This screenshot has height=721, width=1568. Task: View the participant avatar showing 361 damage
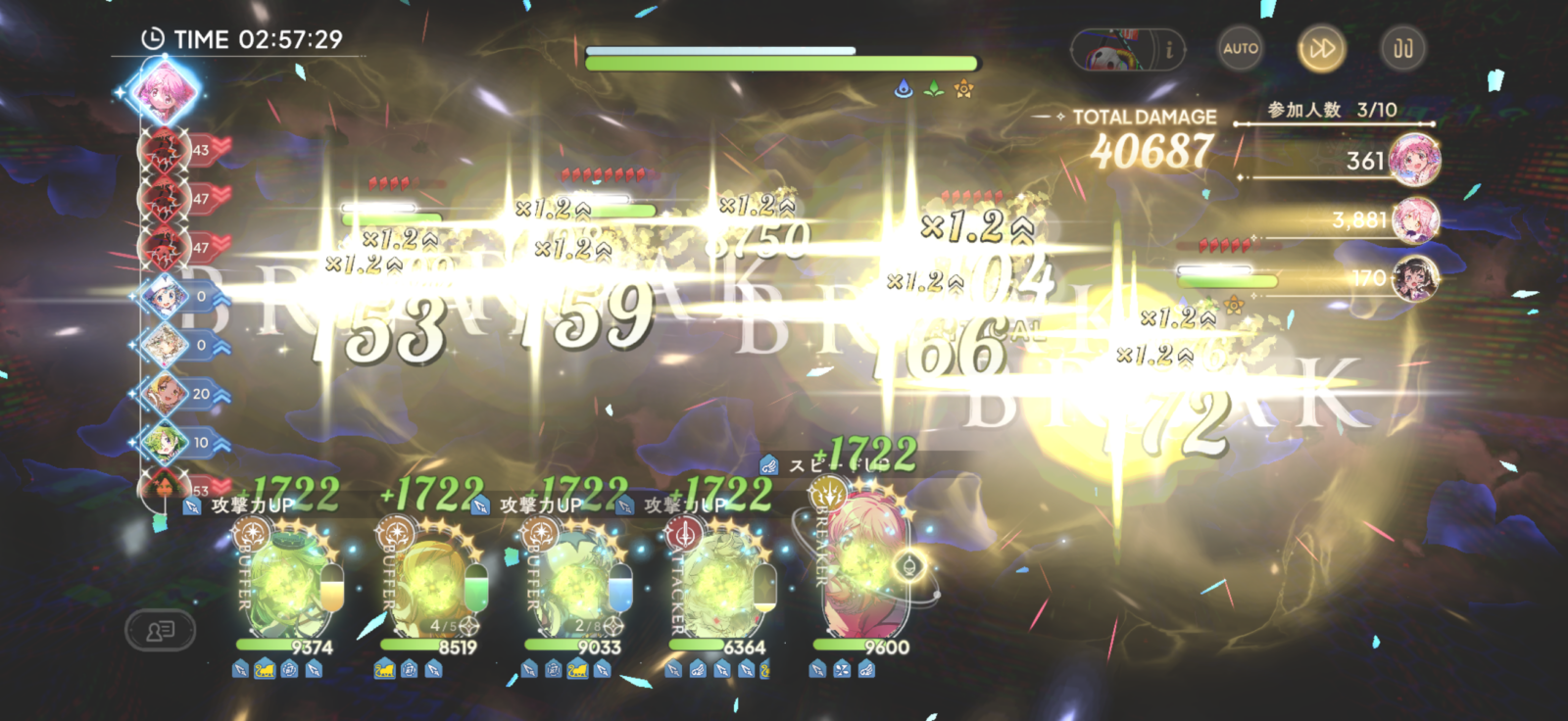1414,160
